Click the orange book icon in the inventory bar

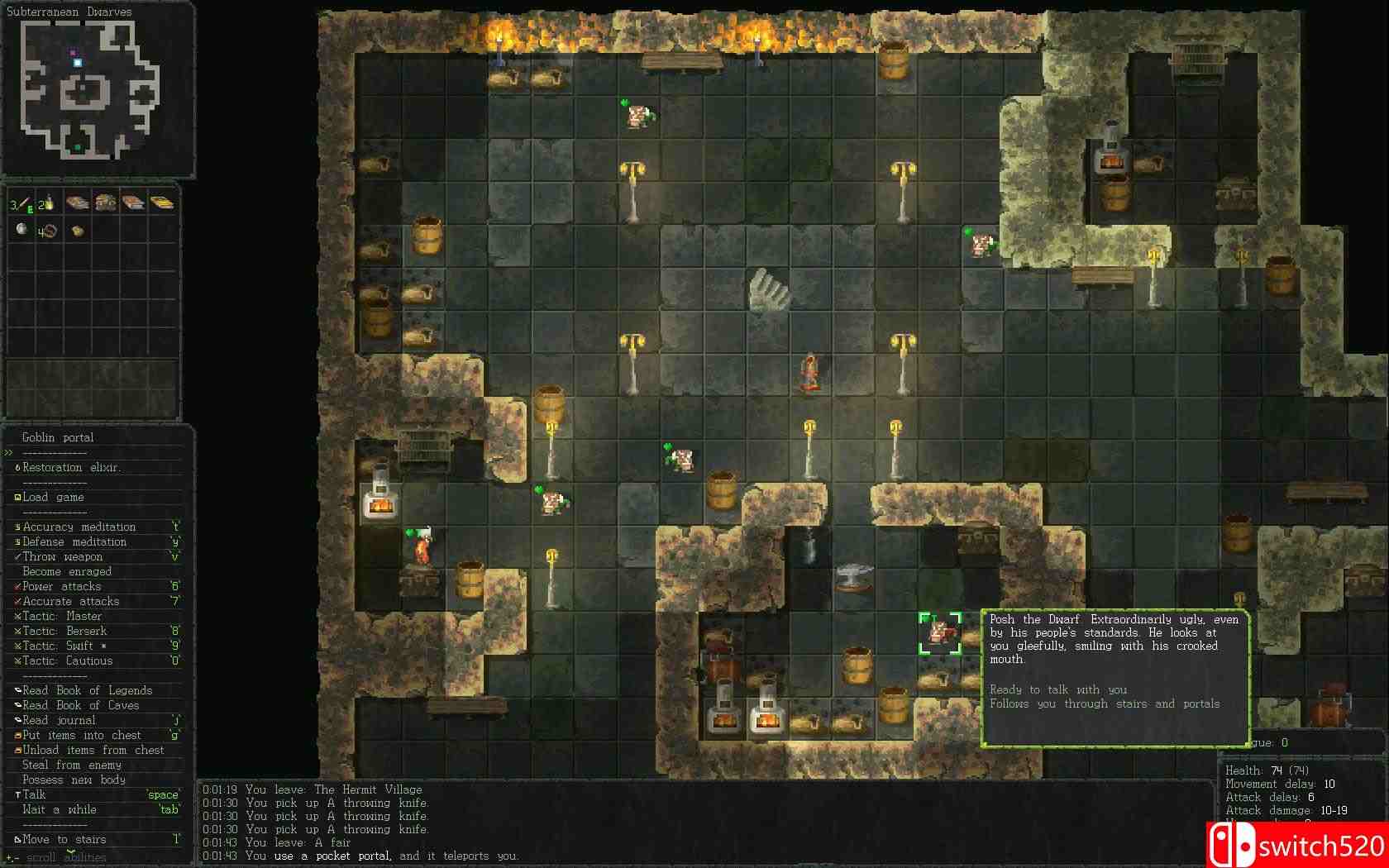click(x=135, y=203)
